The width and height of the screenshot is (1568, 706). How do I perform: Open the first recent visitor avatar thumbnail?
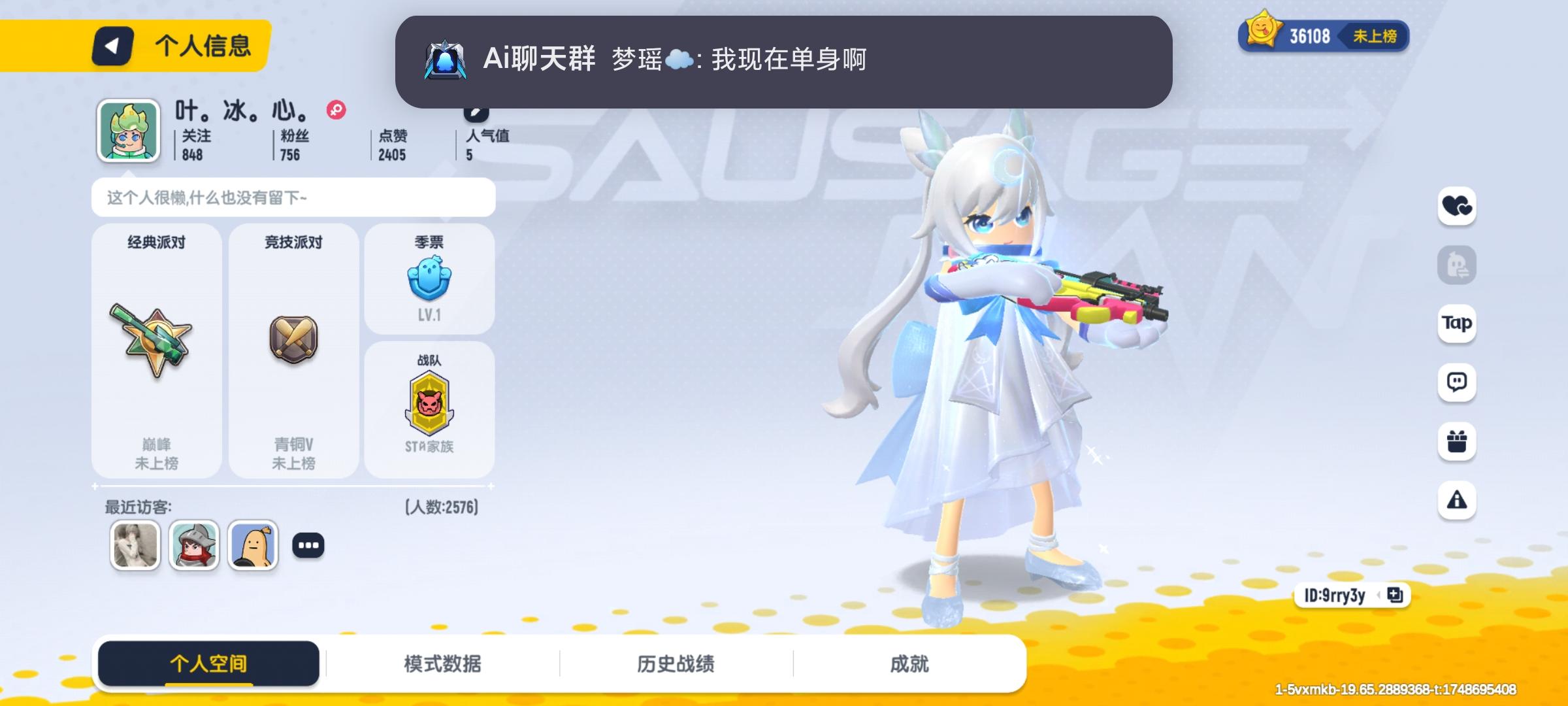(135, 545)
